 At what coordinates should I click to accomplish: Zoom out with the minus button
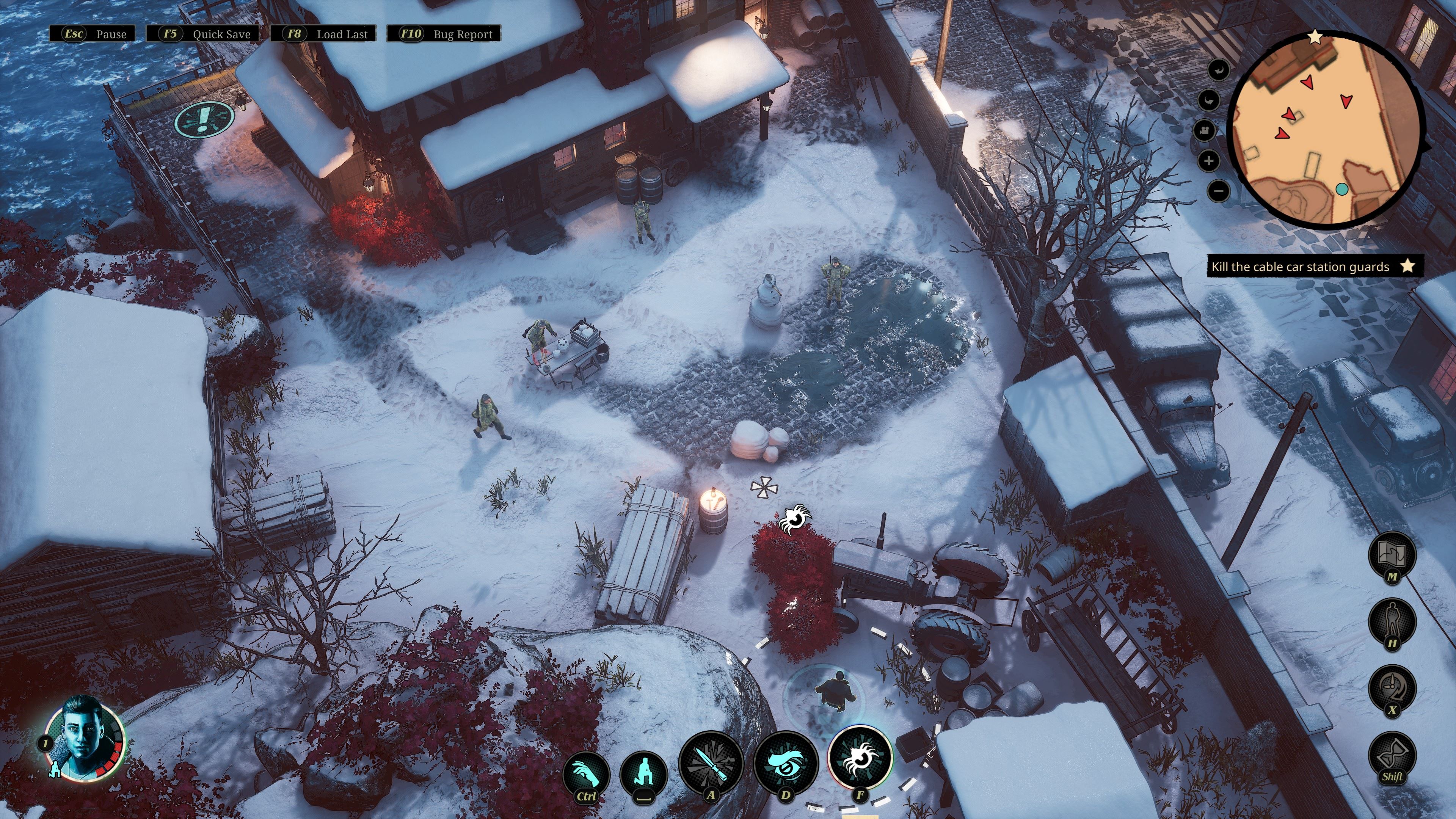point(1219,191)
